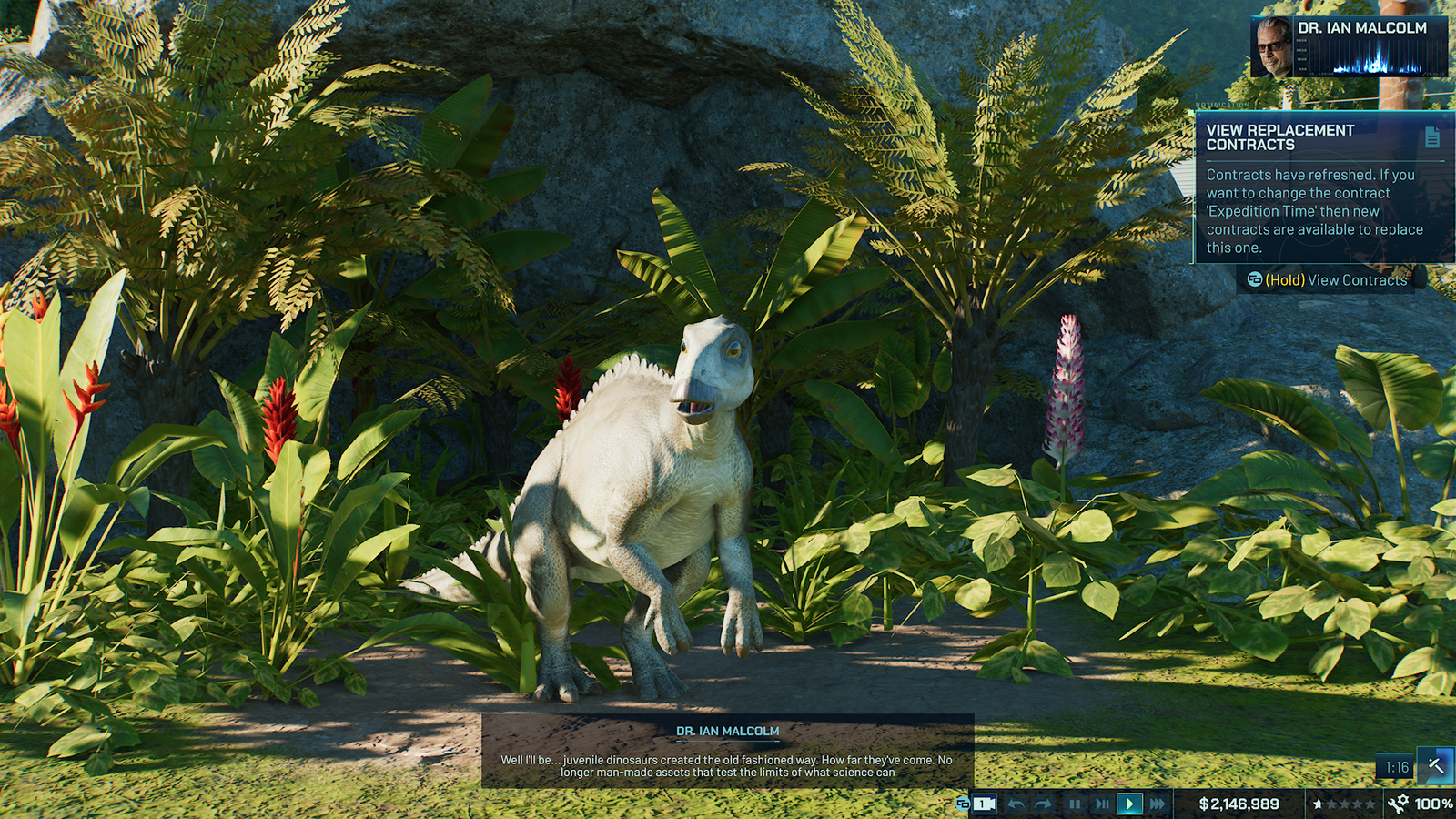
Task: Open the park star rating panel
Action: click(x=1343, y=804)
